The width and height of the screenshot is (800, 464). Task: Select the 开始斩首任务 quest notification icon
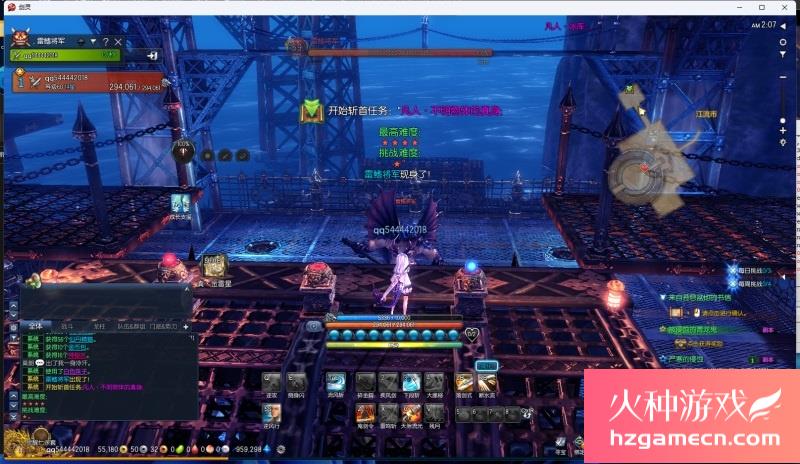[x=312, y=111]
